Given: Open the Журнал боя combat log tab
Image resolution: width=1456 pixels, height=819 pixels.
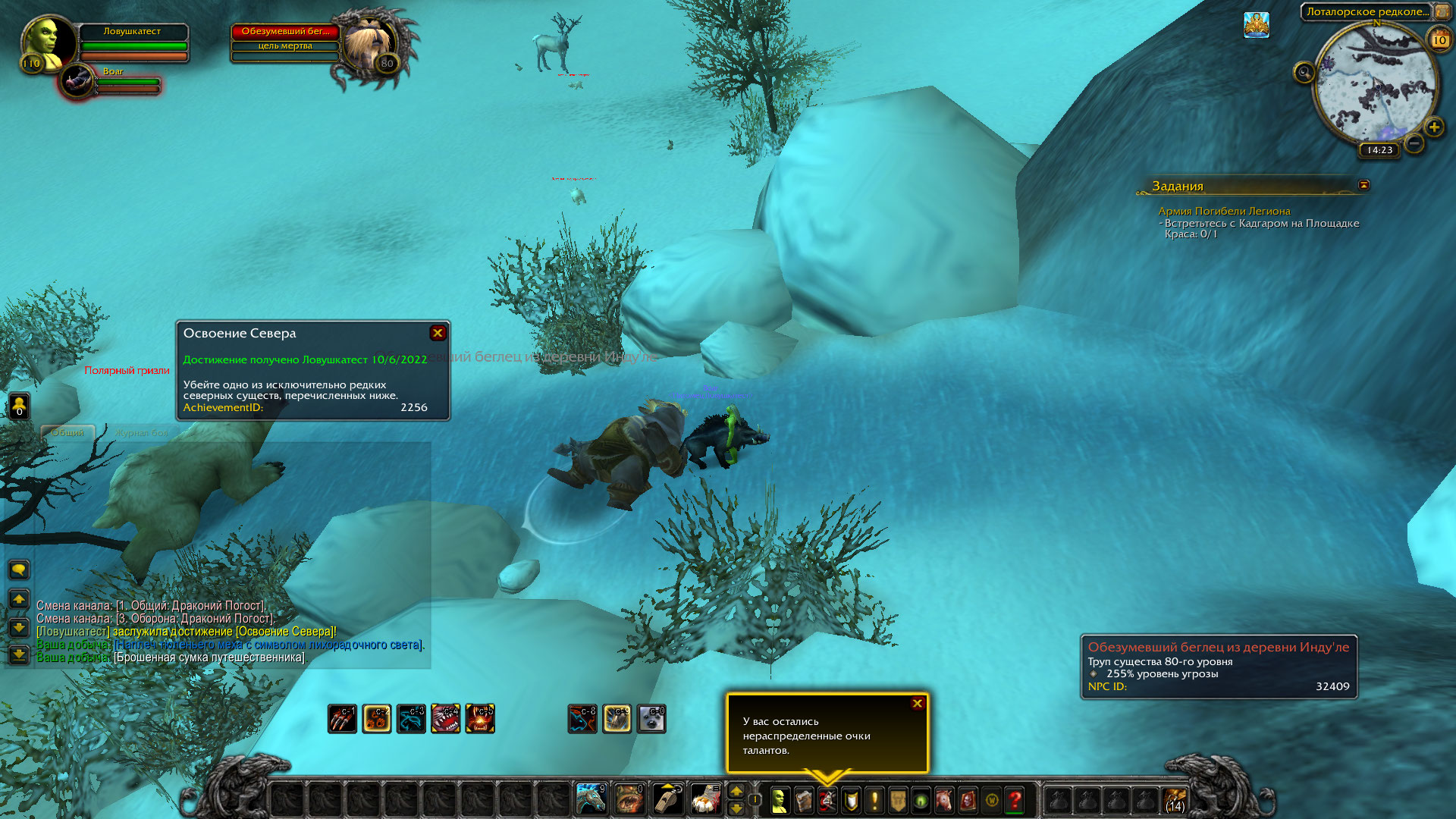Looking at the screenshot, I should [x=141, y=432].
